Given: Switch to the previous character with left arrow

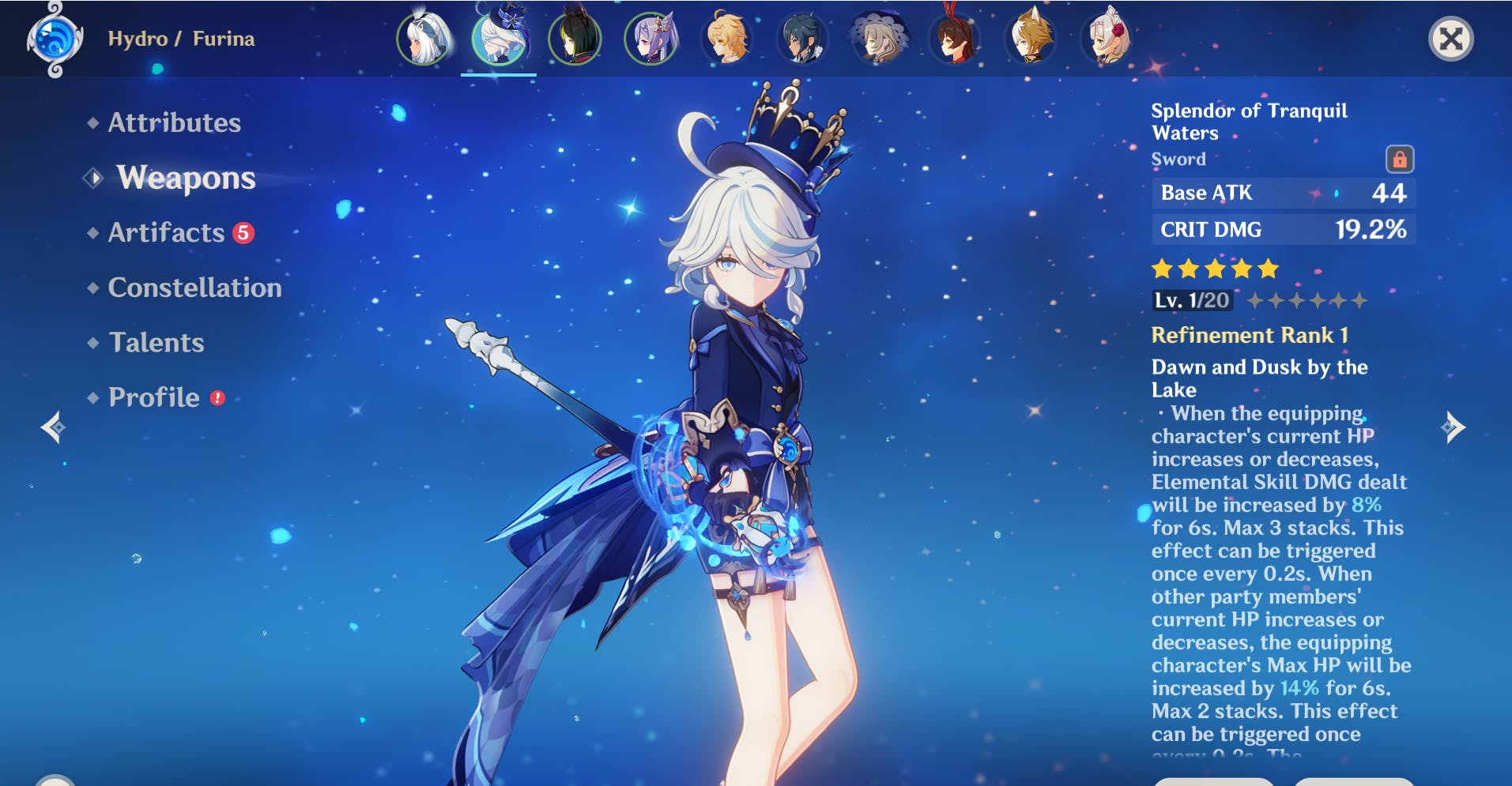Looking at the screenshot, I should 54,427.
